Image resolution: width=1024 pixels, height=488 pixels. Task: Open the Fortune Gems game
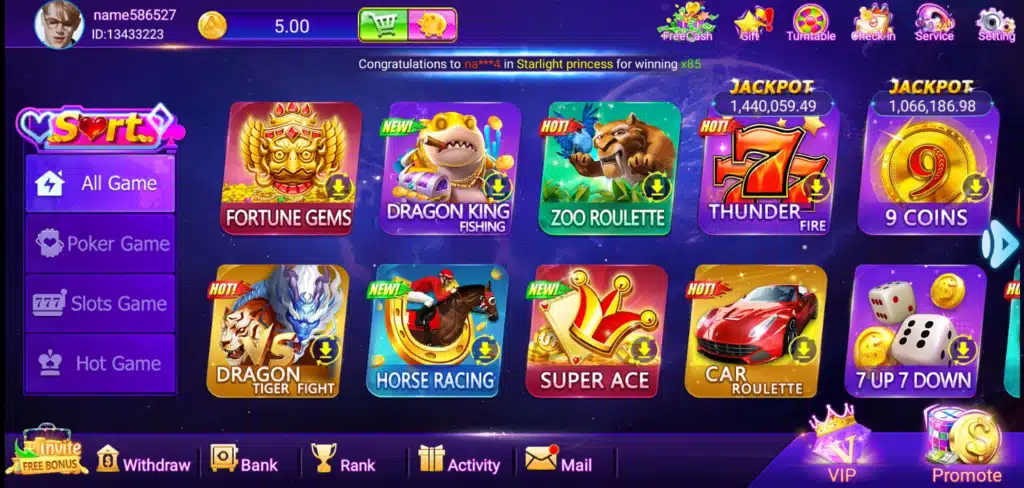point(290,168)
